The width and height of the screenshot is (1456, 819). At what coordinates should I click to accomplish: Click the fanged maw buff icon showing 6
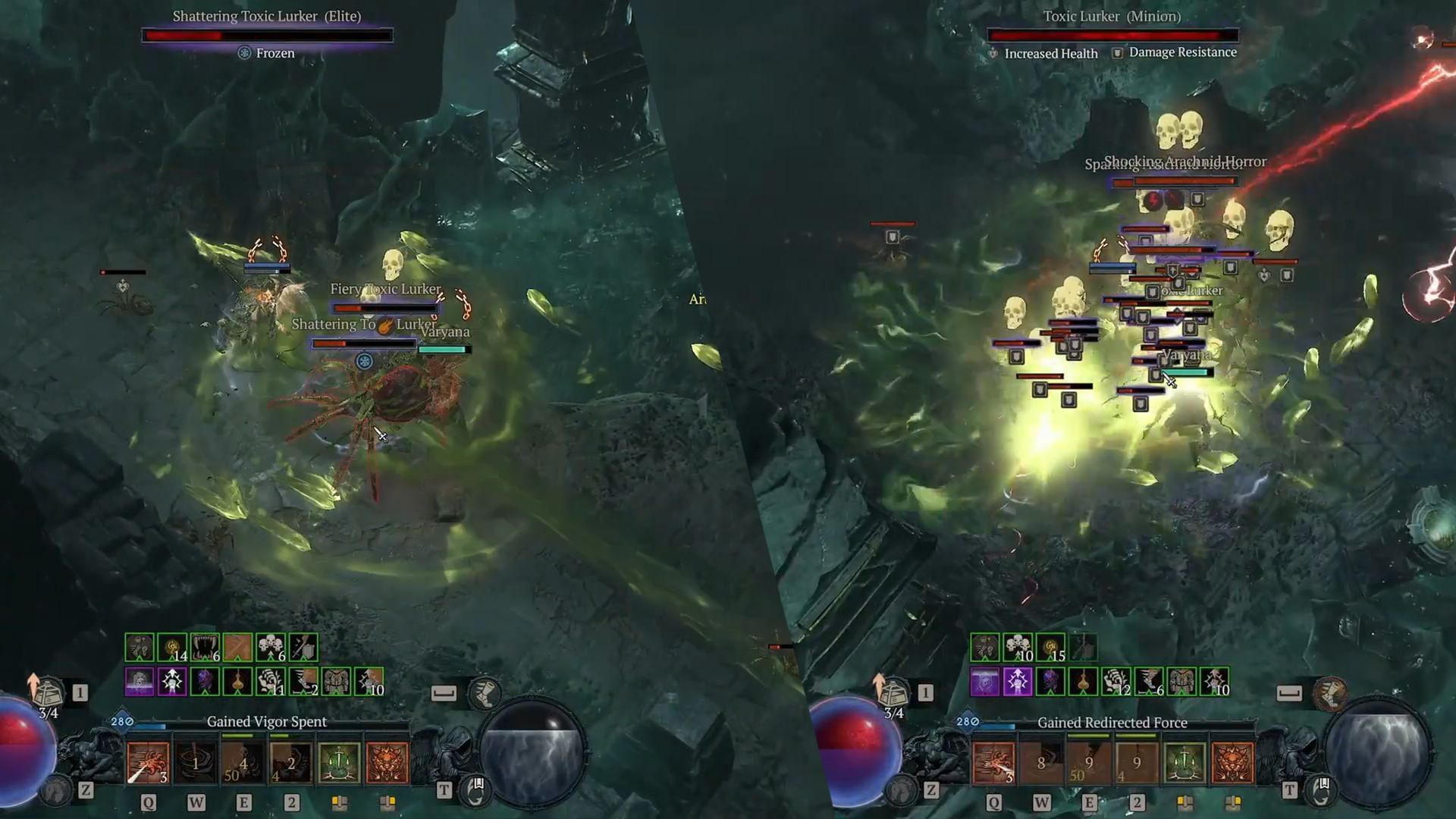[x=204, y=647]
